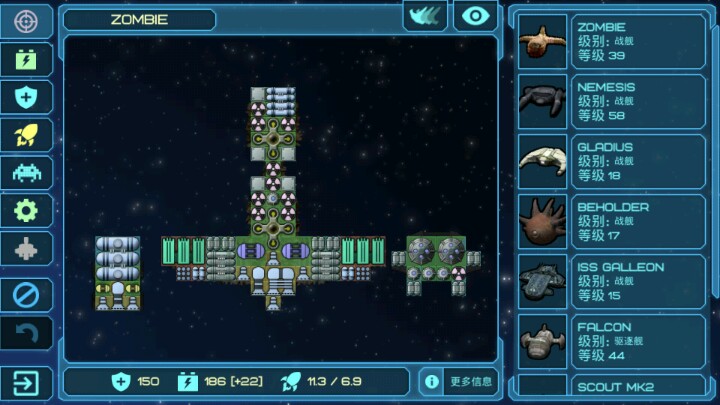Viewport: 720px width, 405px height.
Task: Toggle the eye visibility button
Action: point(475,16)
